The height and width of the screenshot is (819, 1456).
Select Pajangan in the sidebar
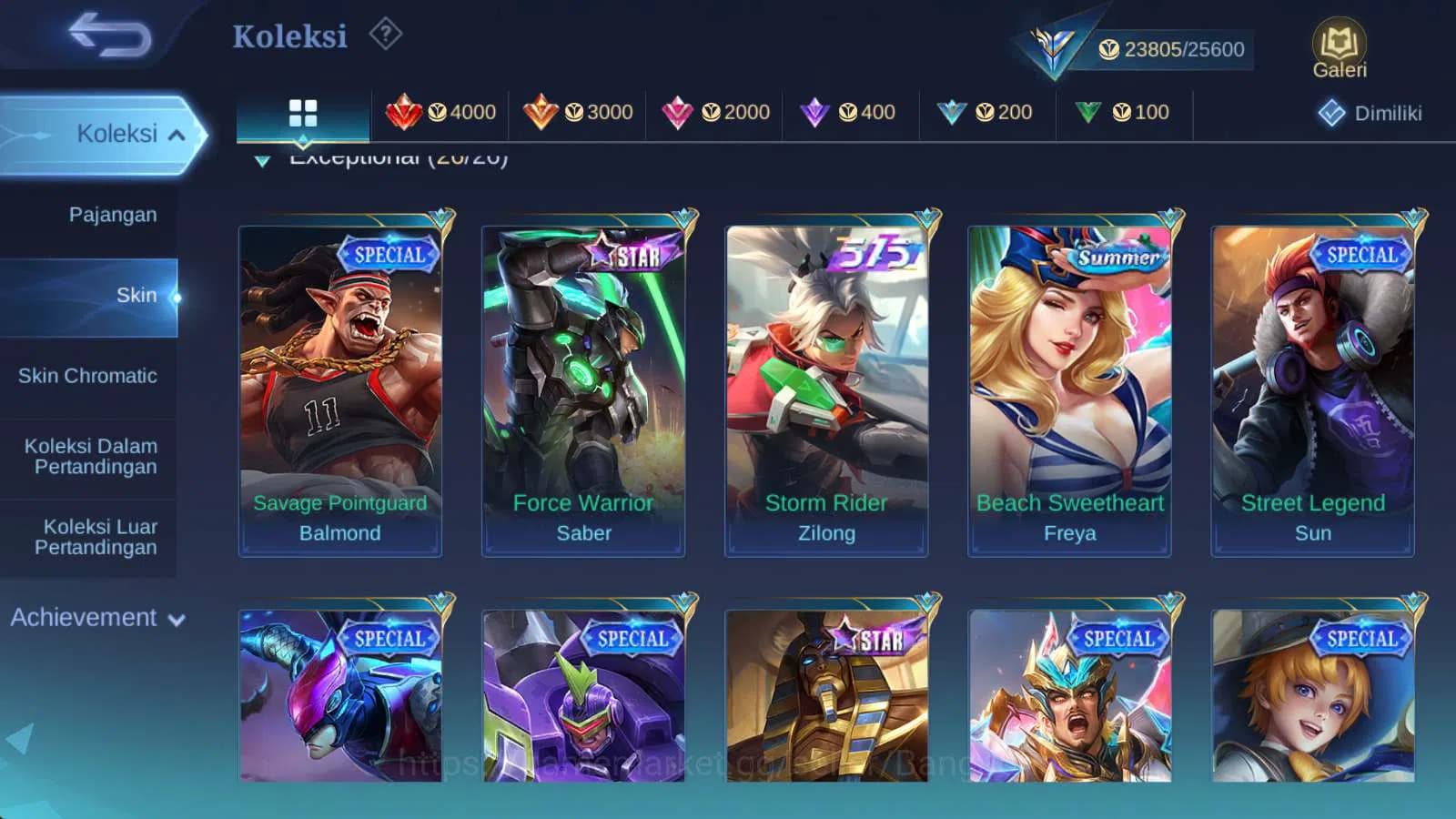(x=112, y=215)
